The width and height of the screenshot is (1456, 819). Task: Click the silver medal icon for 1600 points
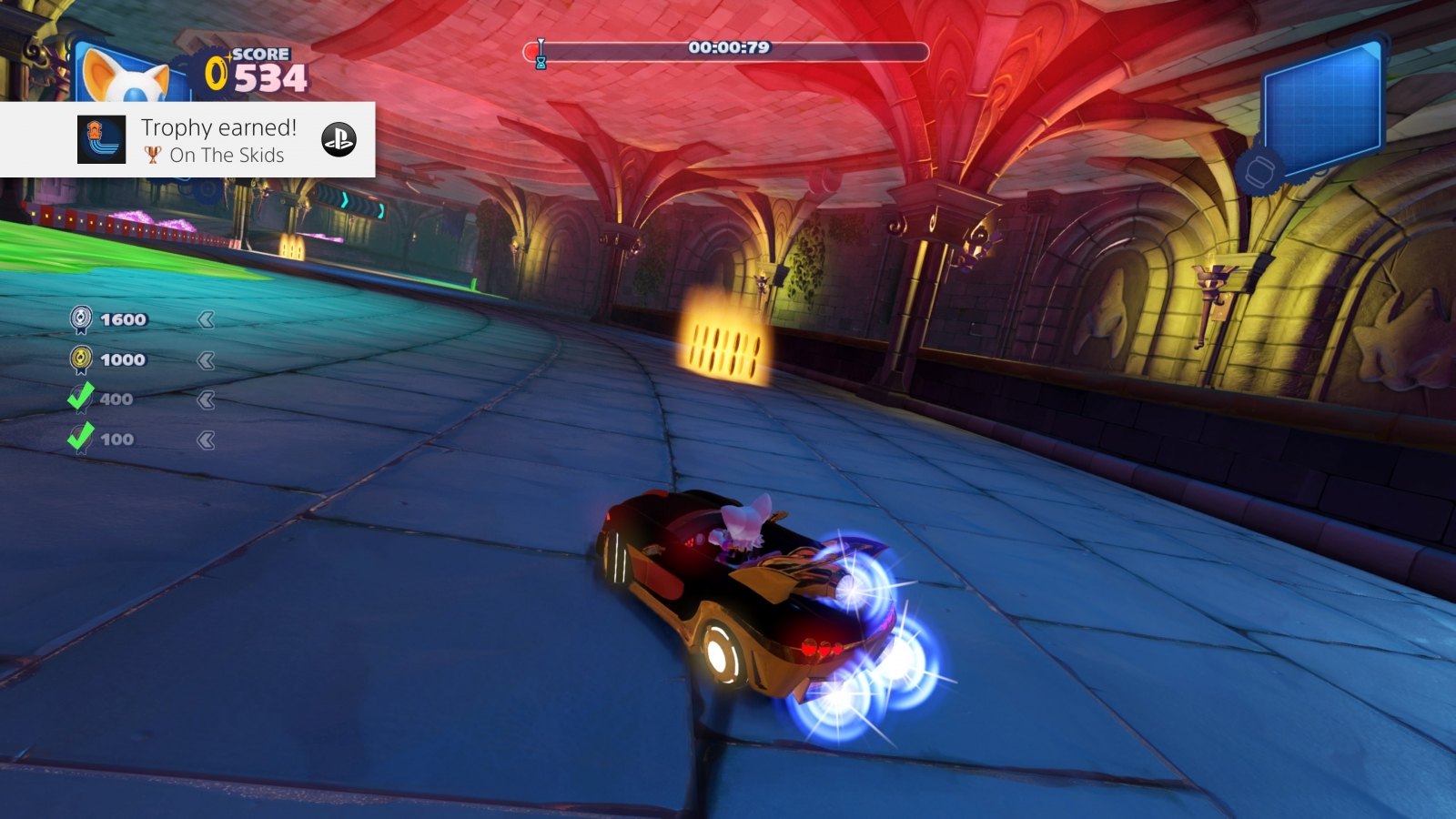[x=82, y=319]
